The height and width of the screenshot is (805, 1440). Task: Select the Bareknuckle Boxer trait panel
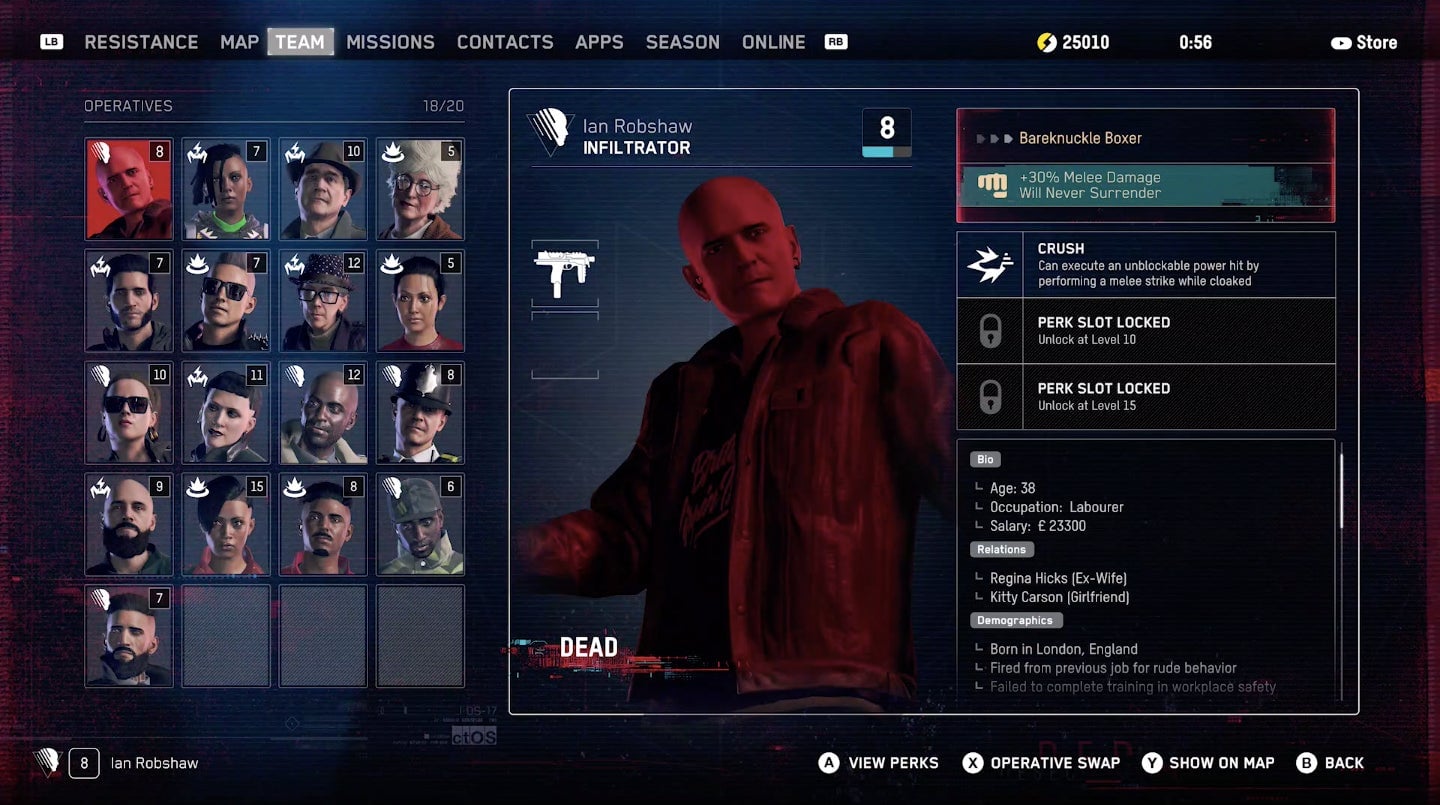pyautogui.click(x=1145, y=165)
